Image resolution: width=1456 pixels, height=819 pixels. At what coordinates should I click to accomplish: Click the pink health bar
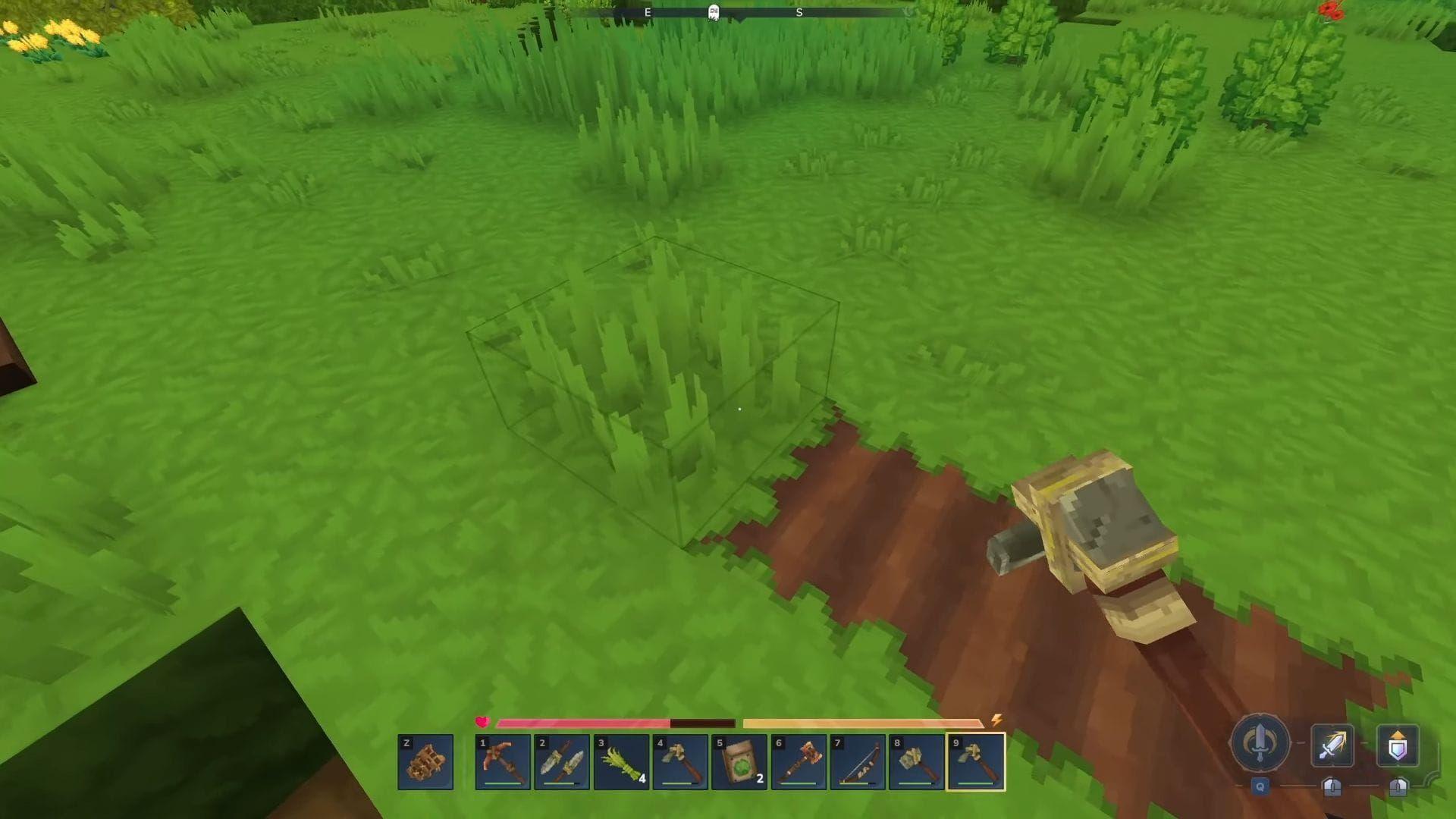[x=584, y=723]
